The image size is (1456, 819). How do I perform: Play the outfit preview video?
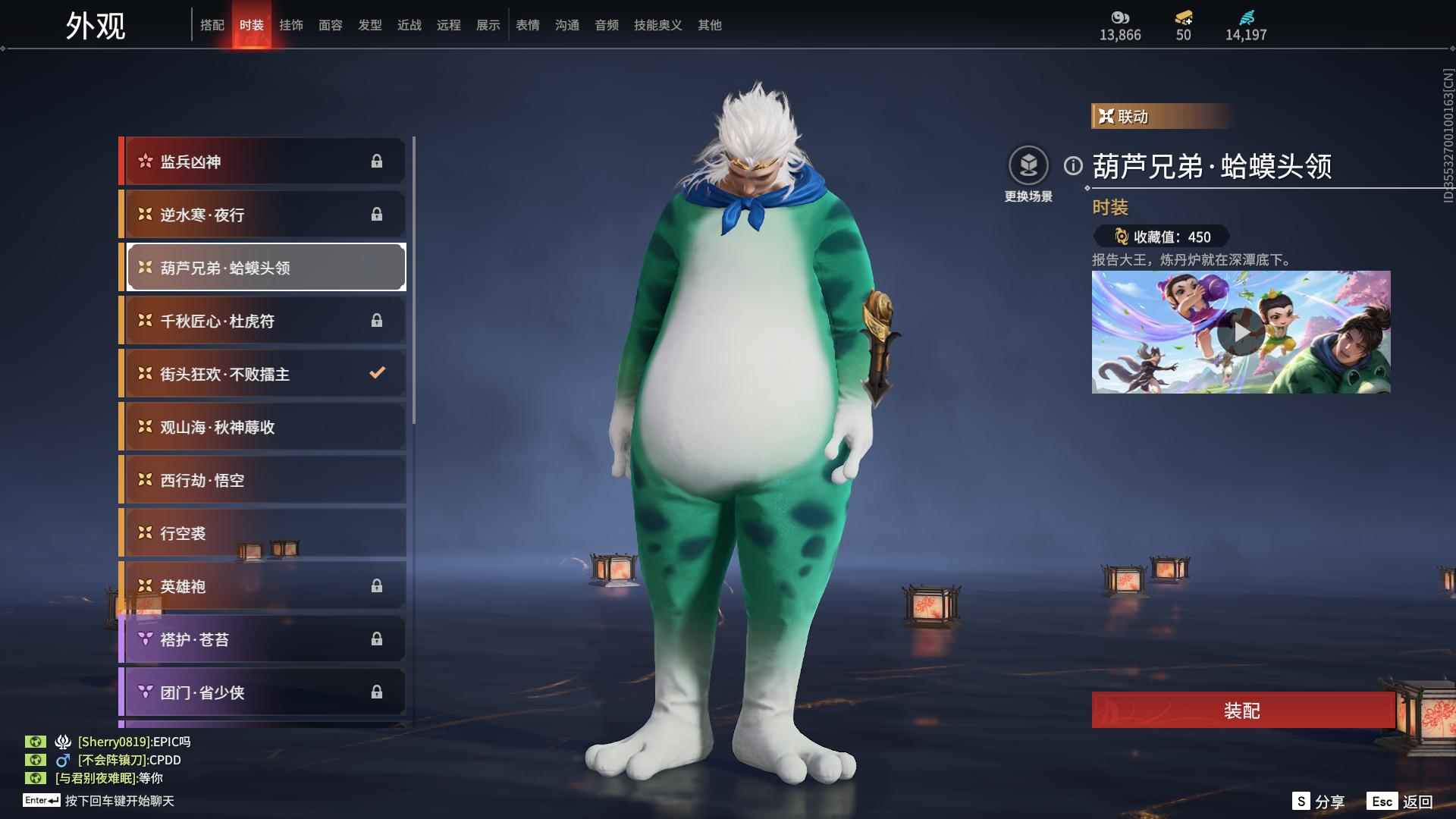coord(1241,332)
